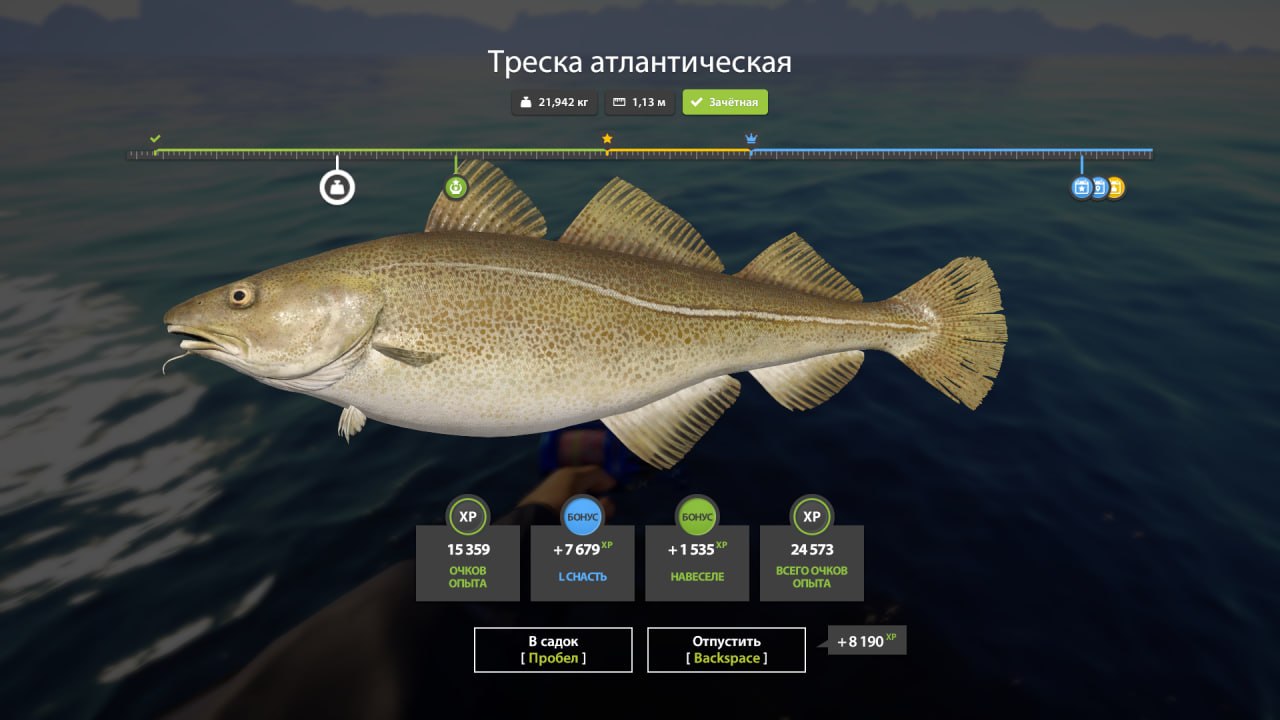Click the XP circle above 15 359 очков опыта

coord(468,517)
